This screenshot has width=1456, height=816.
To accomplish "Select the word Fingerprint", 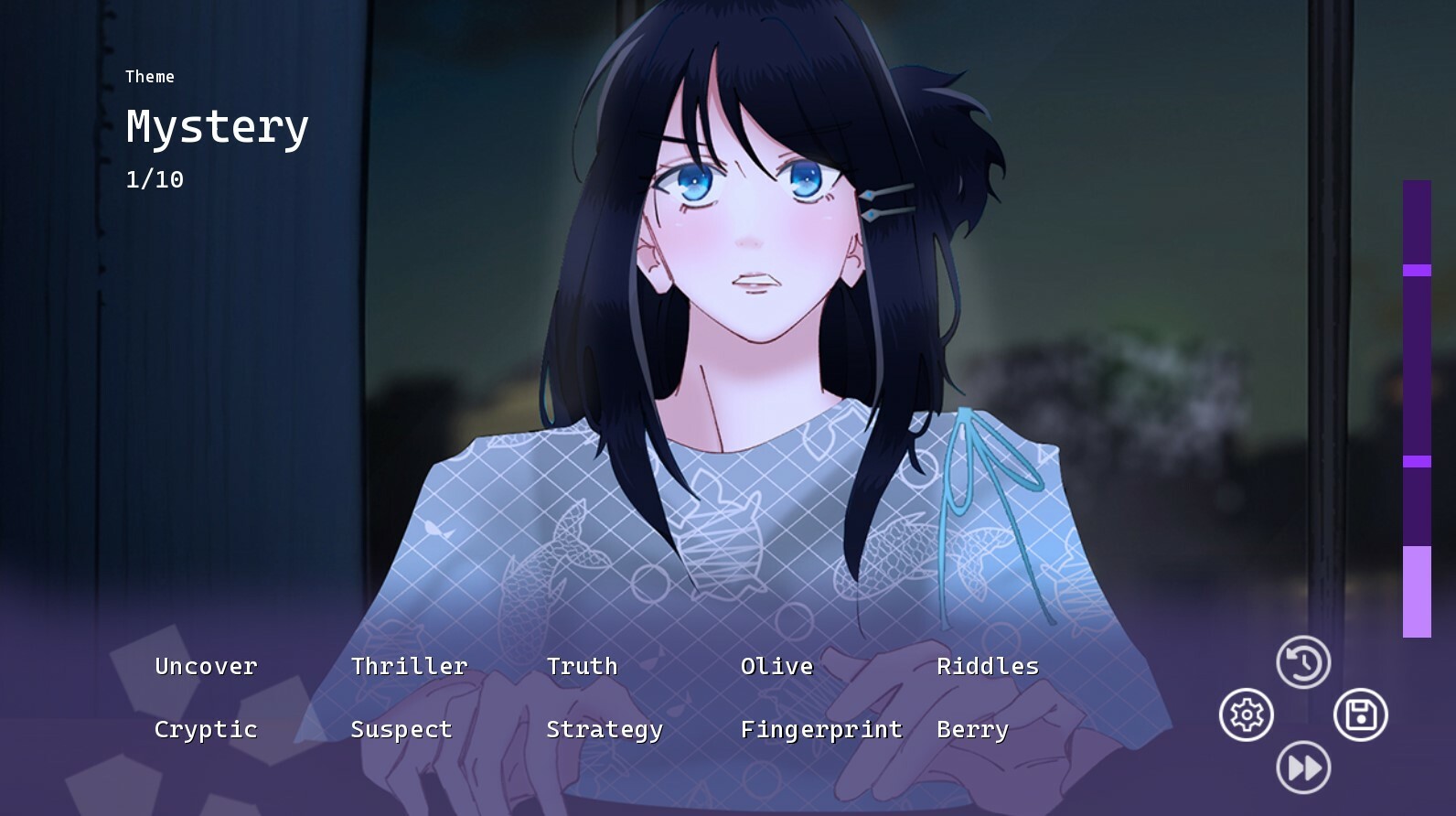I will (821, 729).
